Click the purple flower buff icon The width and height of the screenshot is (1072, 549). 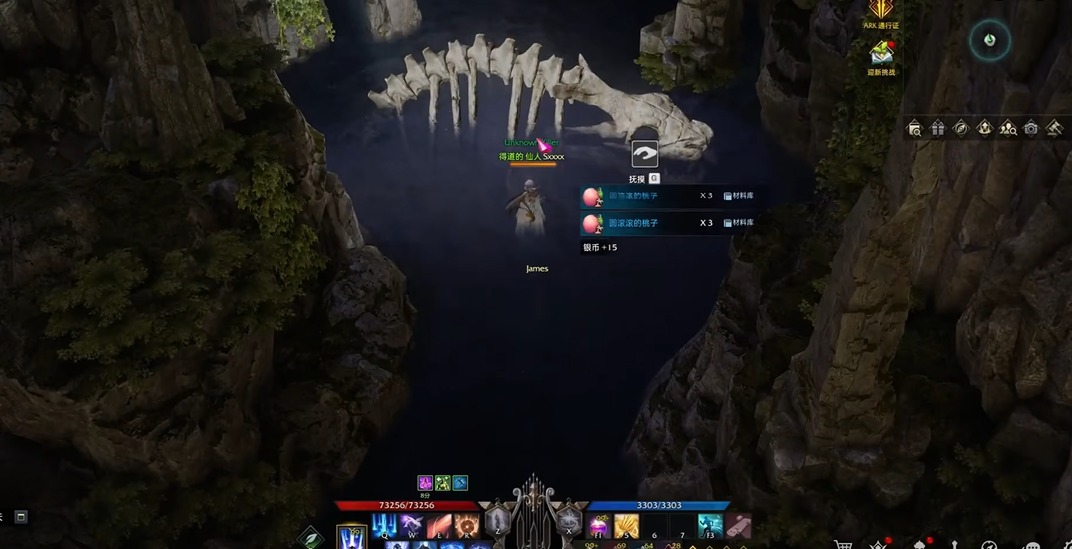coord(425,483)
